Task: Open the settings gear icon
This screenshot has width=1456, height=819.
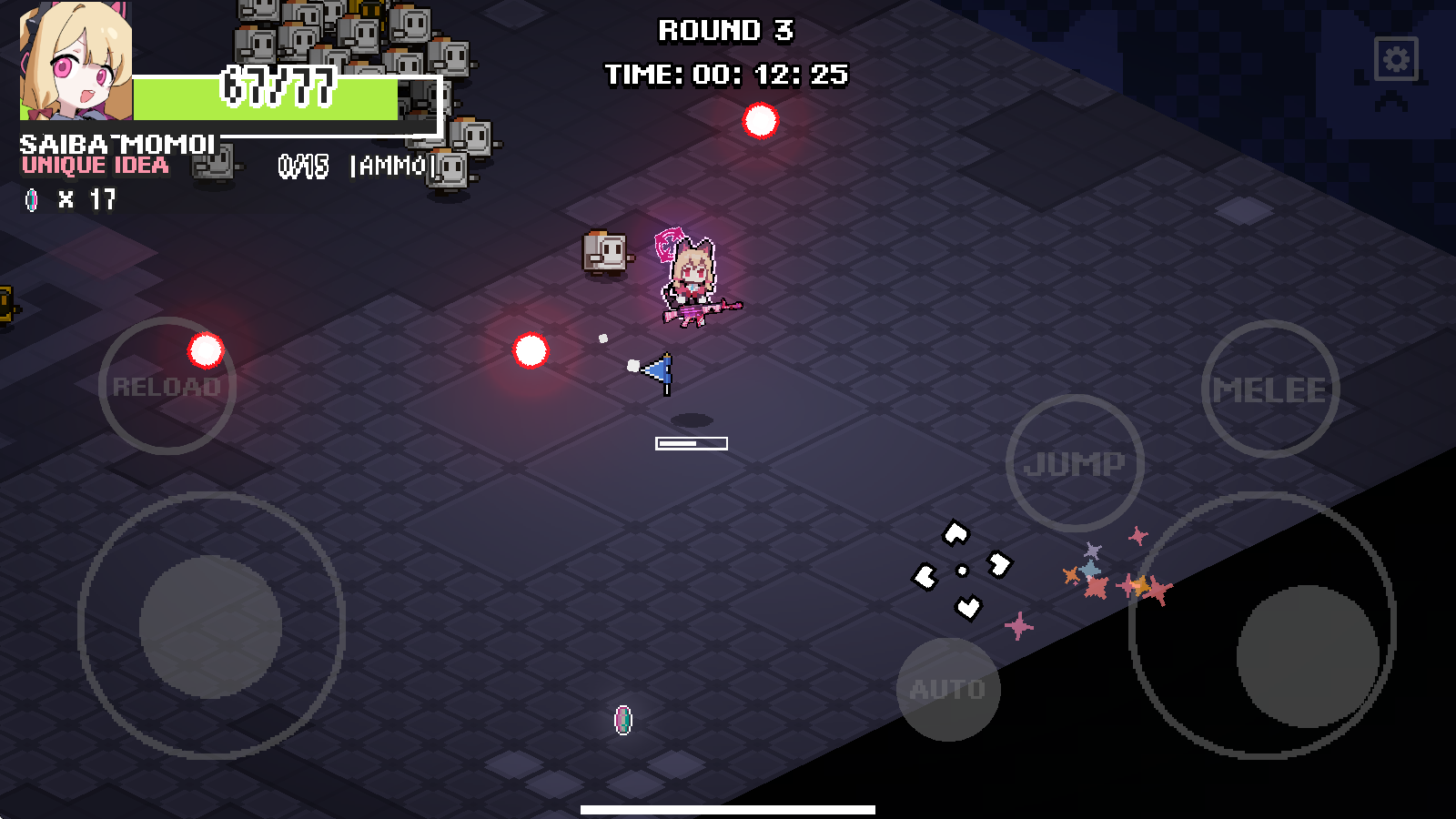Action: [1396, 60]
